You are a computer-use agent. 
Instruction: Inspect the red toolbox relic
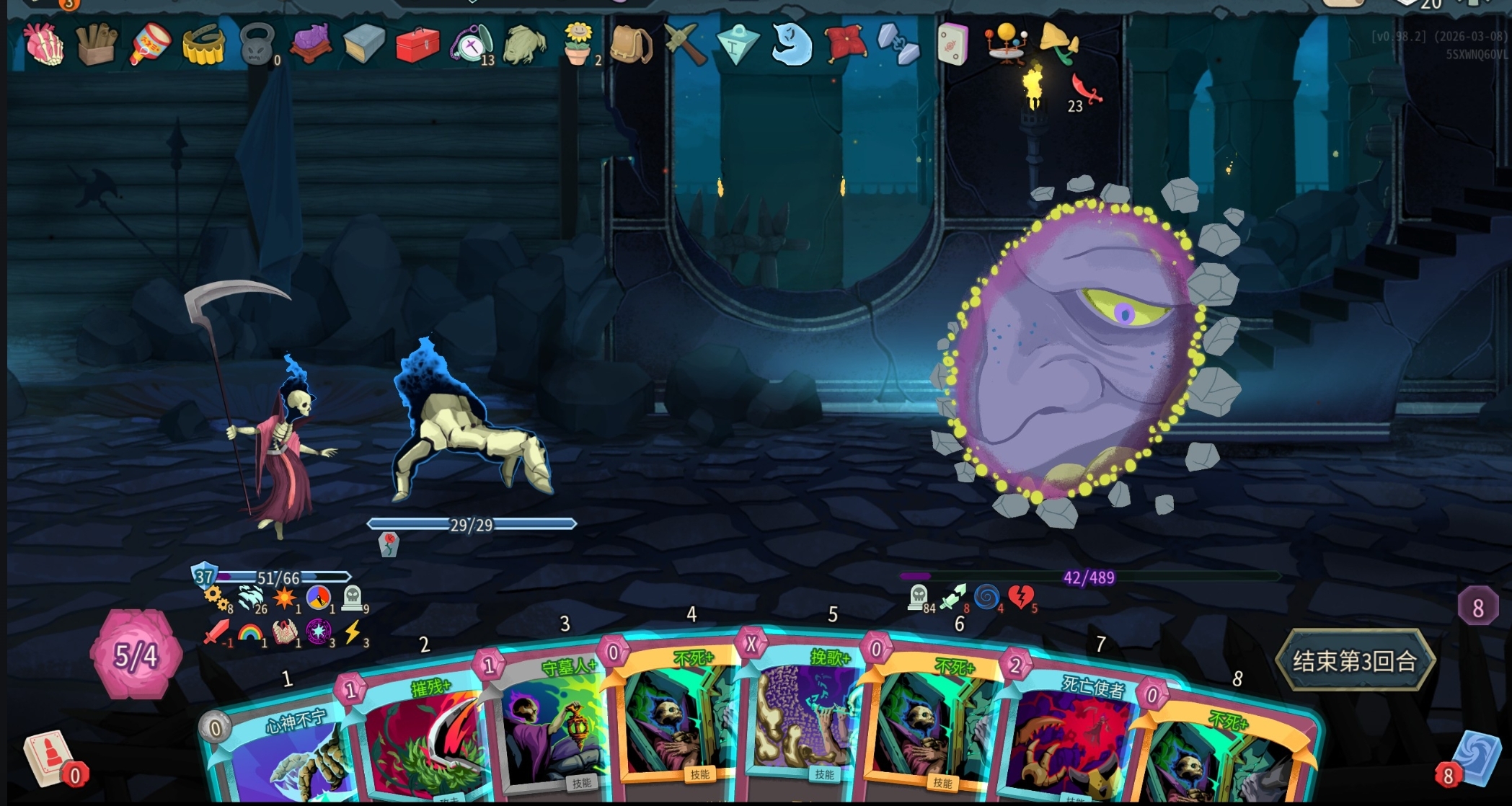[417, 45]
